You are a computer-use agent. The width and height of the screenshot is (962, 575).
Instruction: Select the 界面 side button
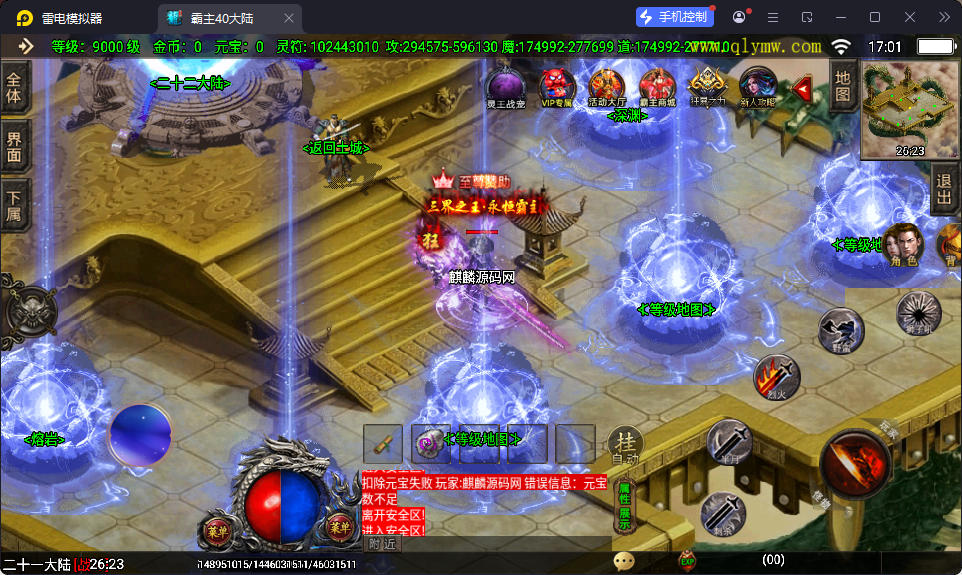(14, 148)
